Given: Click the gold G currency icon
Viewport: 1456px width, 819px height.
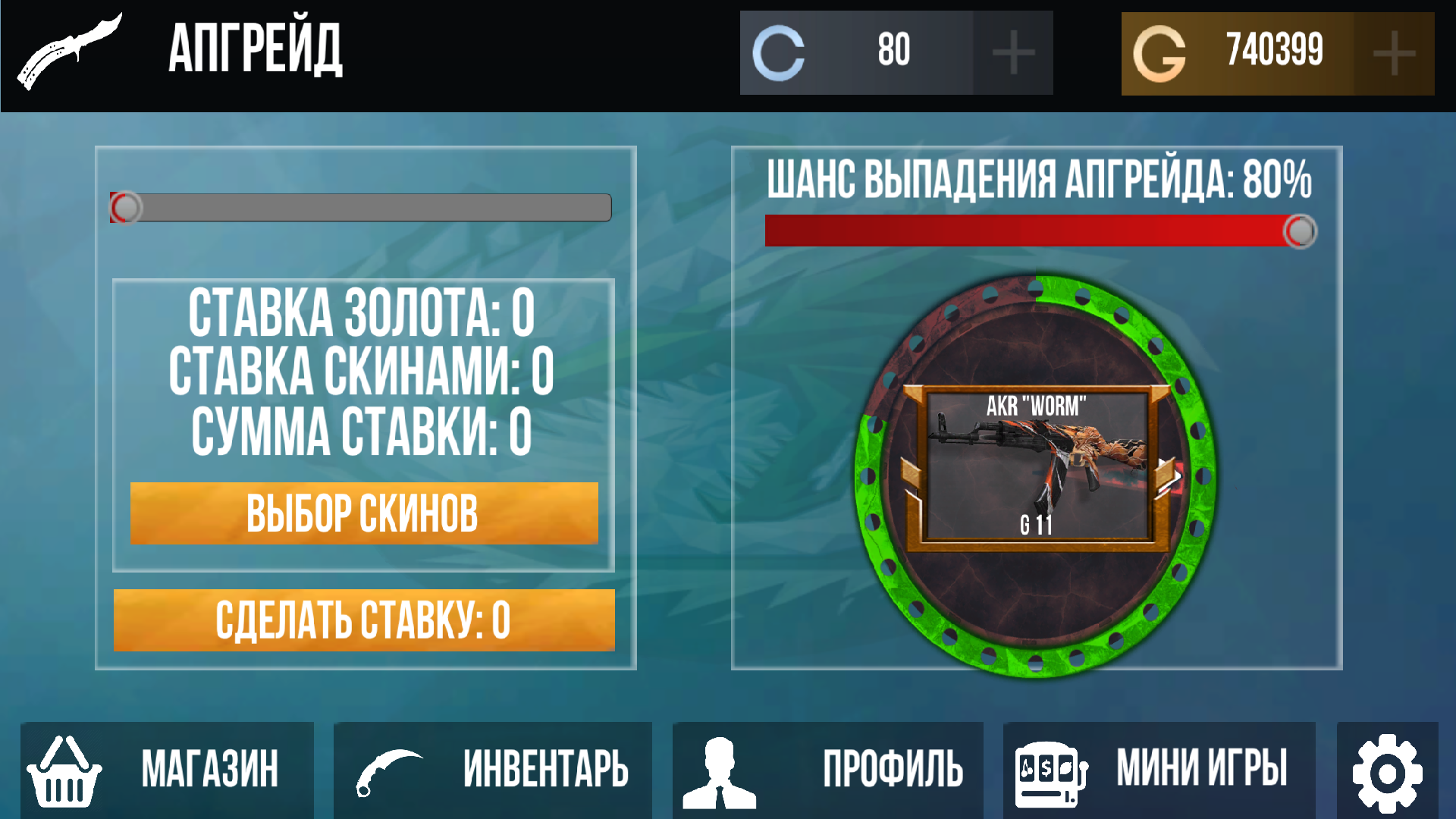Looking at the screenshot, I should (x=1162, y=52).
